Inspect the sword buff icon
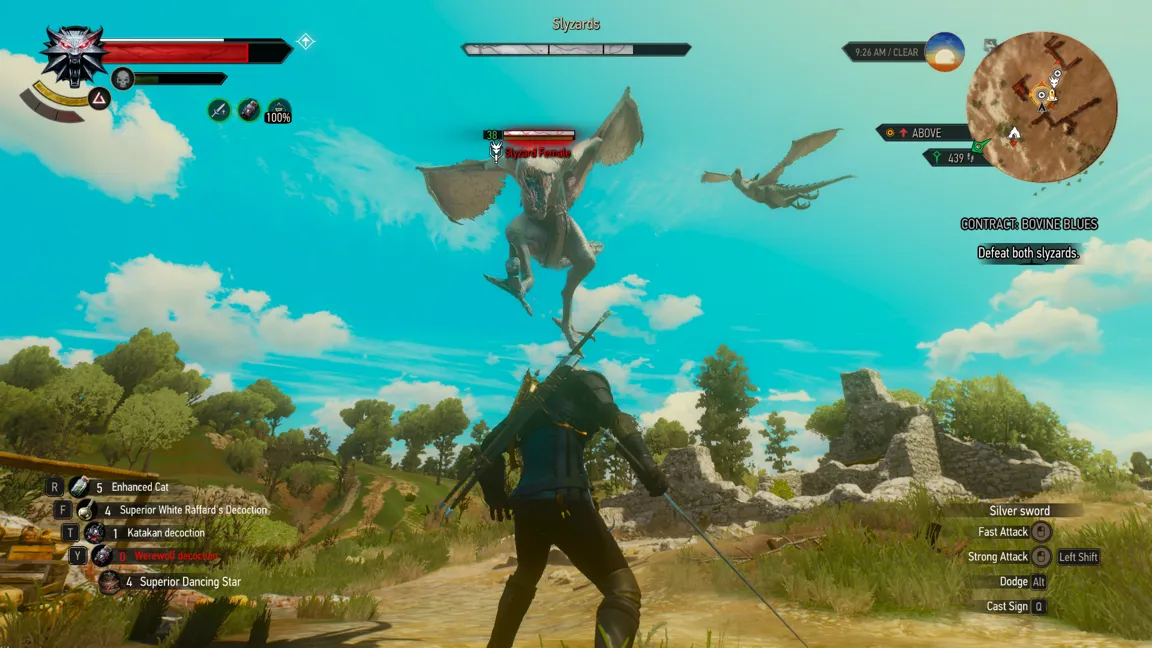 tap(219, 110)
